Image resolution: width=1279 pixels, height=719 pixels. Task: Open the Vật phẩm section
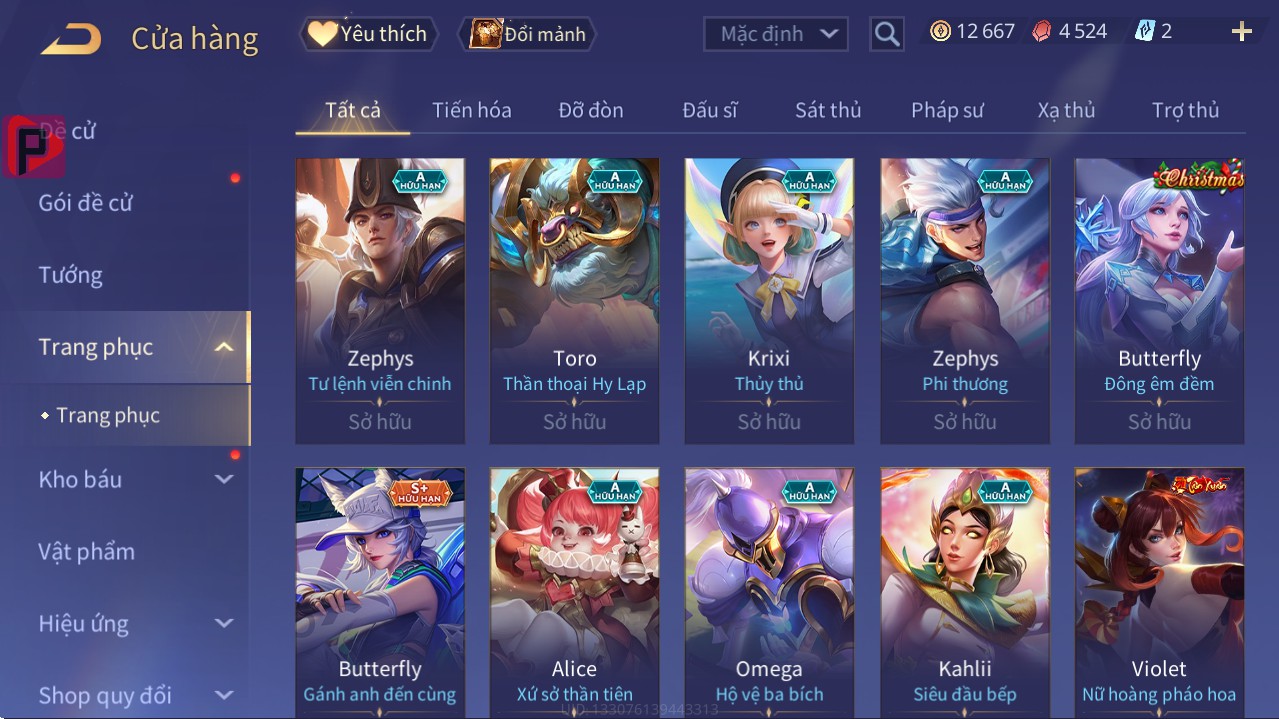pos(87,552)
